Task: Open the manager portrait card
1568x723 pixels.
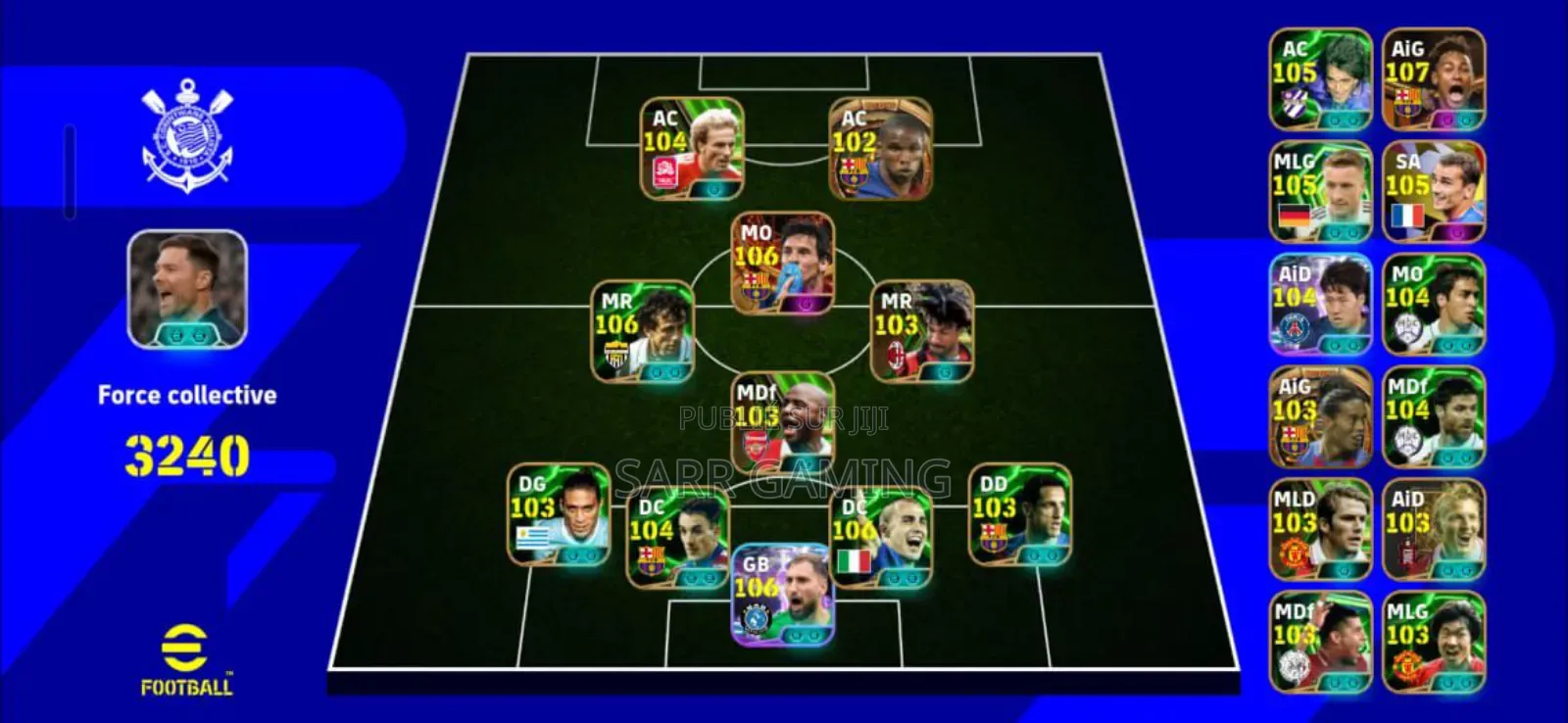Action: 187,289
